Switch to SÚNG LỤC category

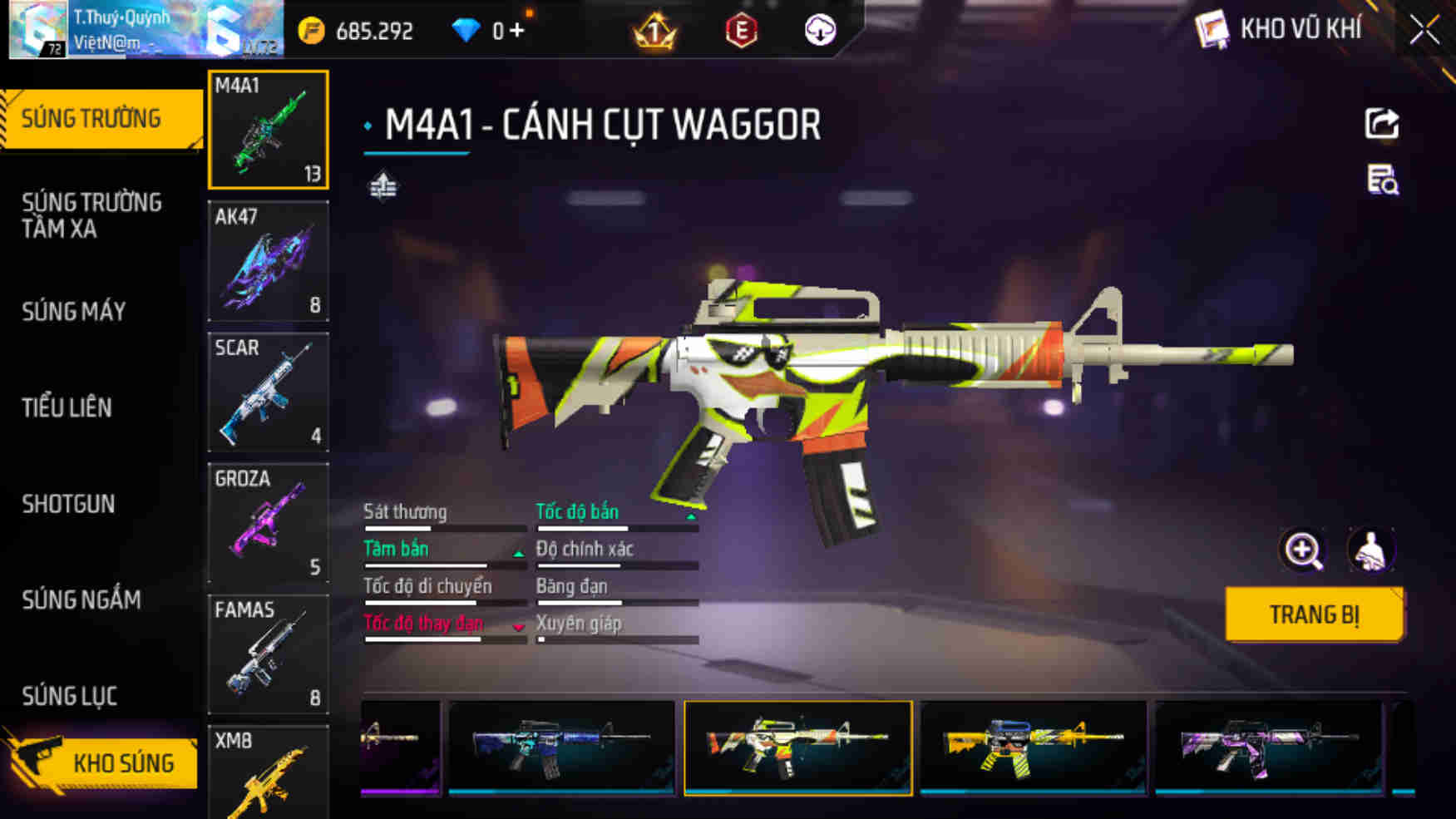click(x=69, y=696)
